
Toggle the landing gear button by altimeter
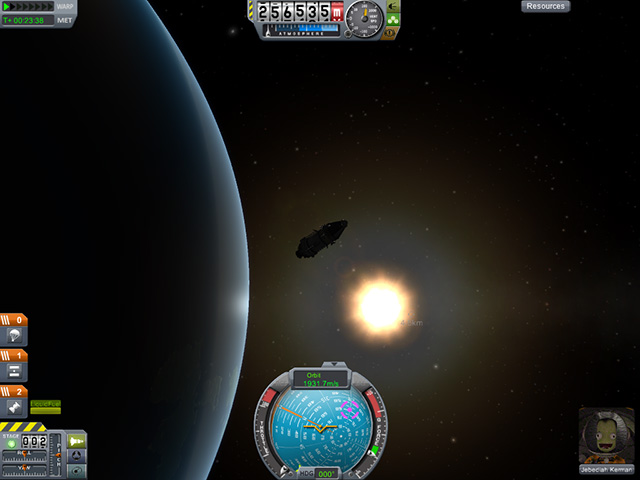393,6
